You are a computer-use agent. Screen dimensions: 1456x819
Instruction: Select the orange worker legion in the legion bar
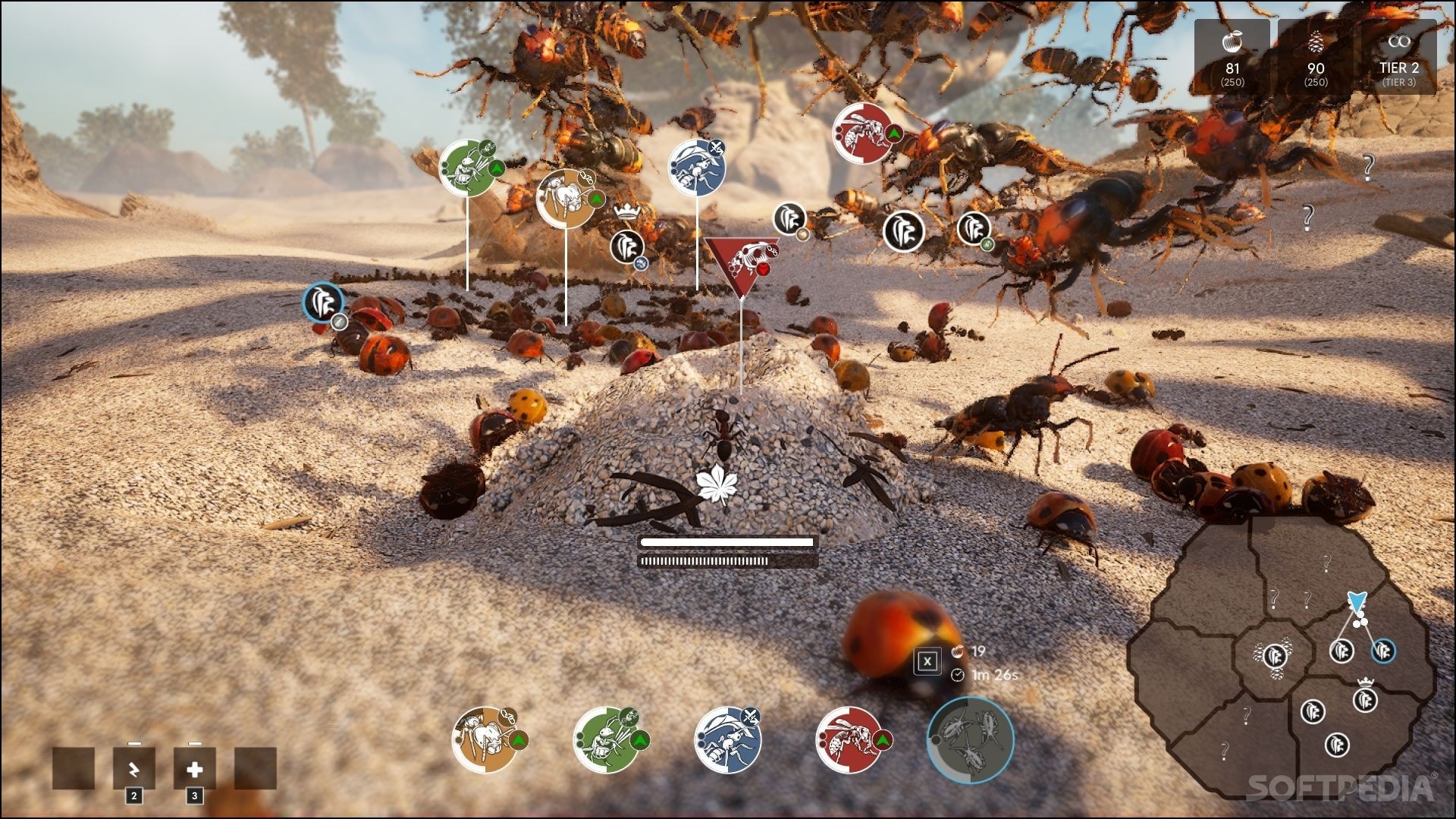point(486,739)
